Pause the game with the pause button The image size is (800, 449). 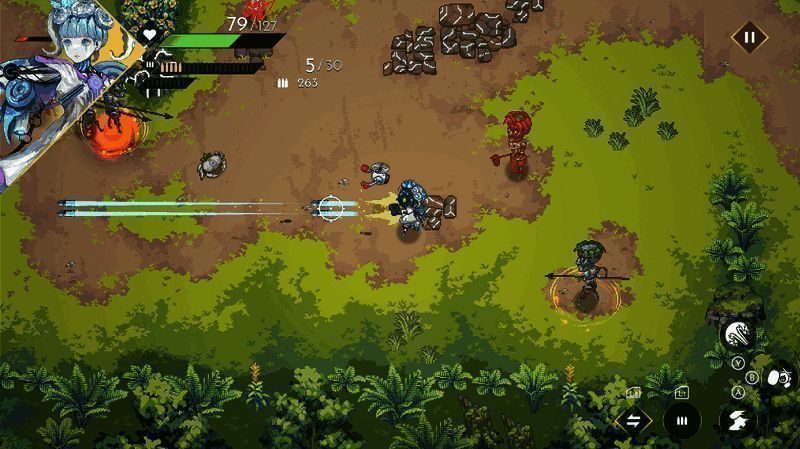(x=748, y=39)
